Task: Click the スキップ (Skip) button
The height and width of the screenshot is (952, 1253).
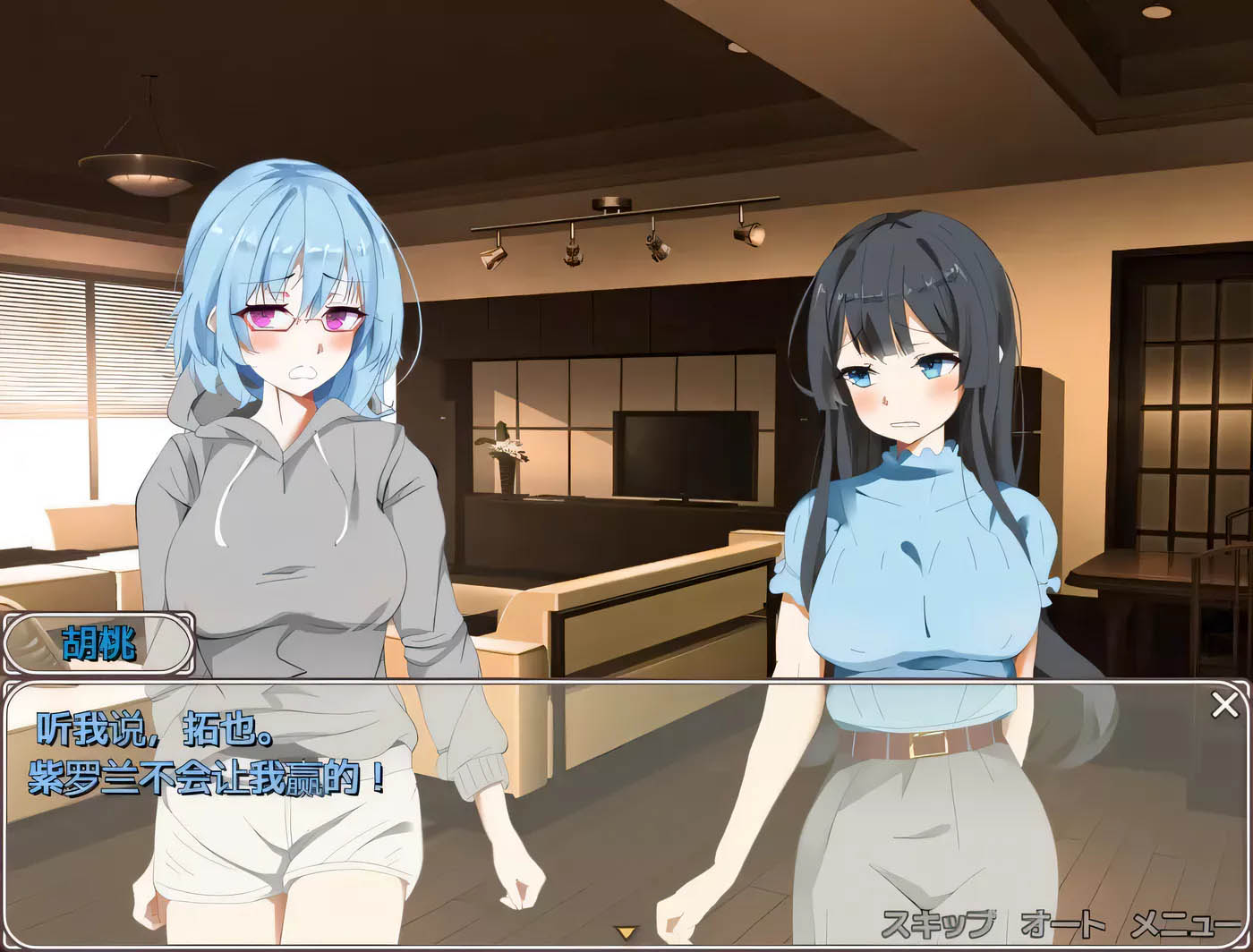Action: pos(938,922)
